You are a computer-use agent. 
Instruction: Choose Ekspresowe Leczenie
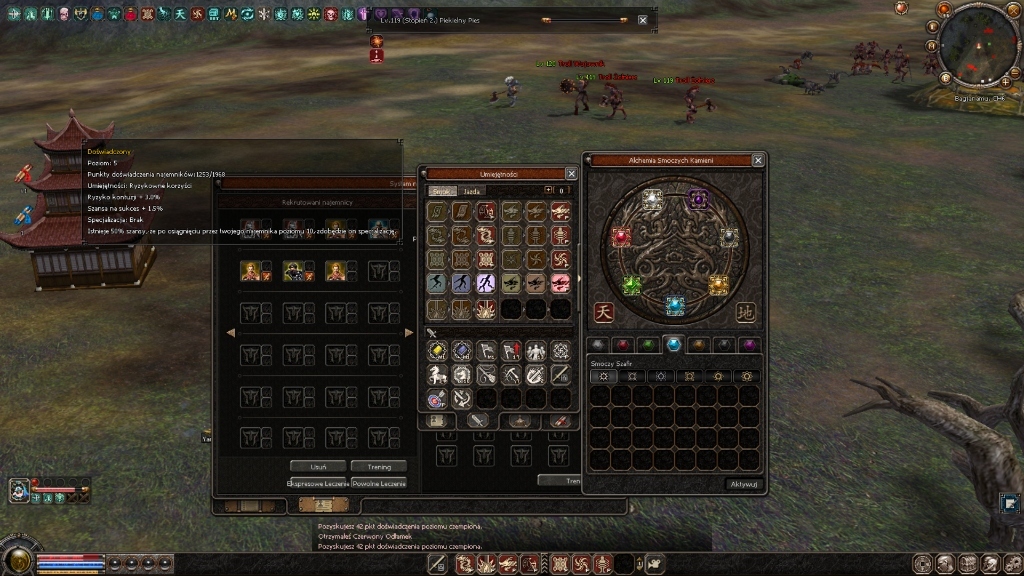316,483
